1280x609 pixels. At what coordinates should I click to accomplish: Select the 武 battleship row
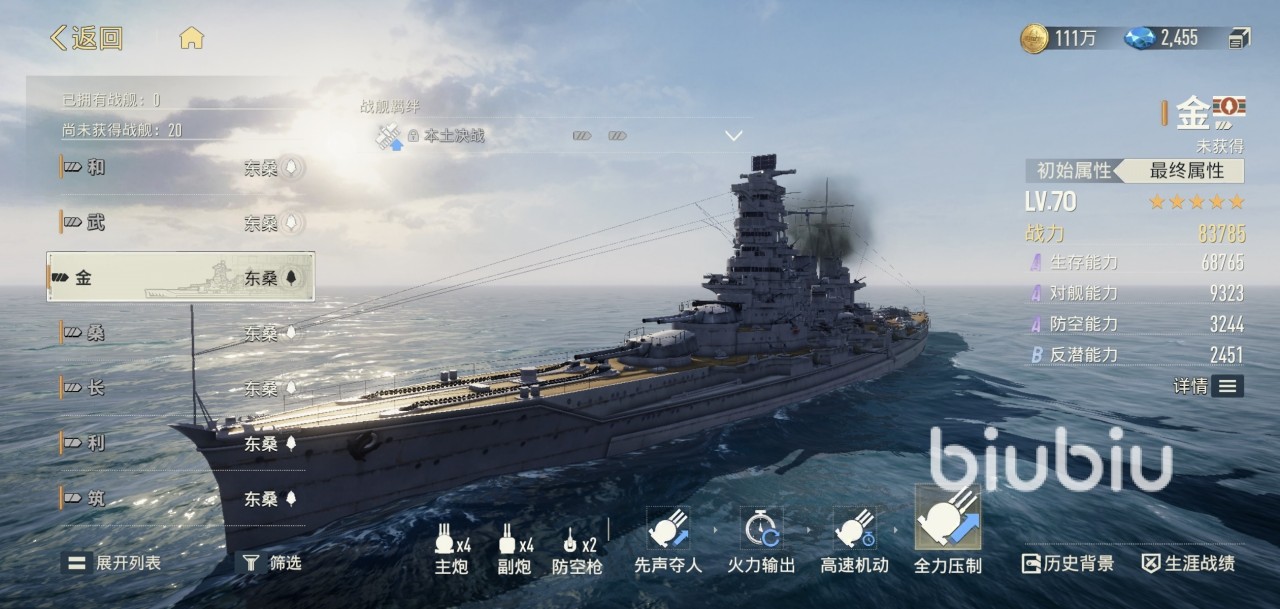click(x=180, y=222)
